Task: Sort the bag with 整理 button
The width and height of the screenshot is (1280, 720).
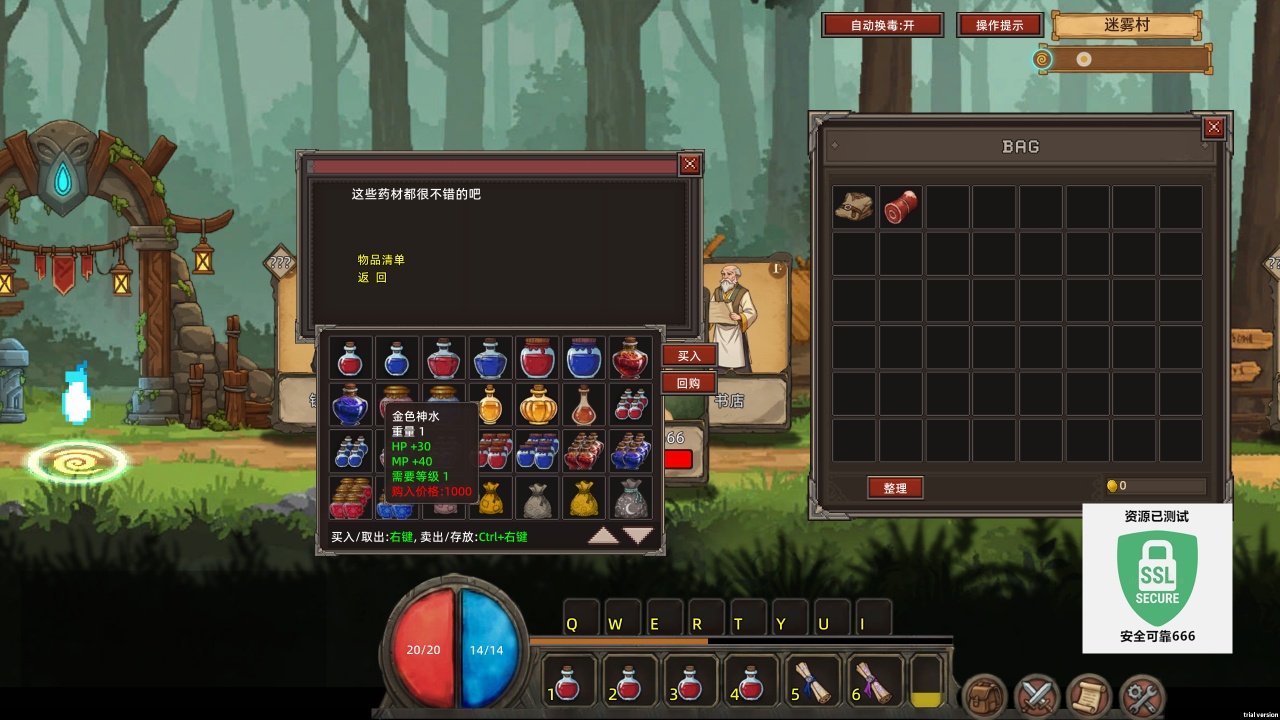Action: (895, 488)
